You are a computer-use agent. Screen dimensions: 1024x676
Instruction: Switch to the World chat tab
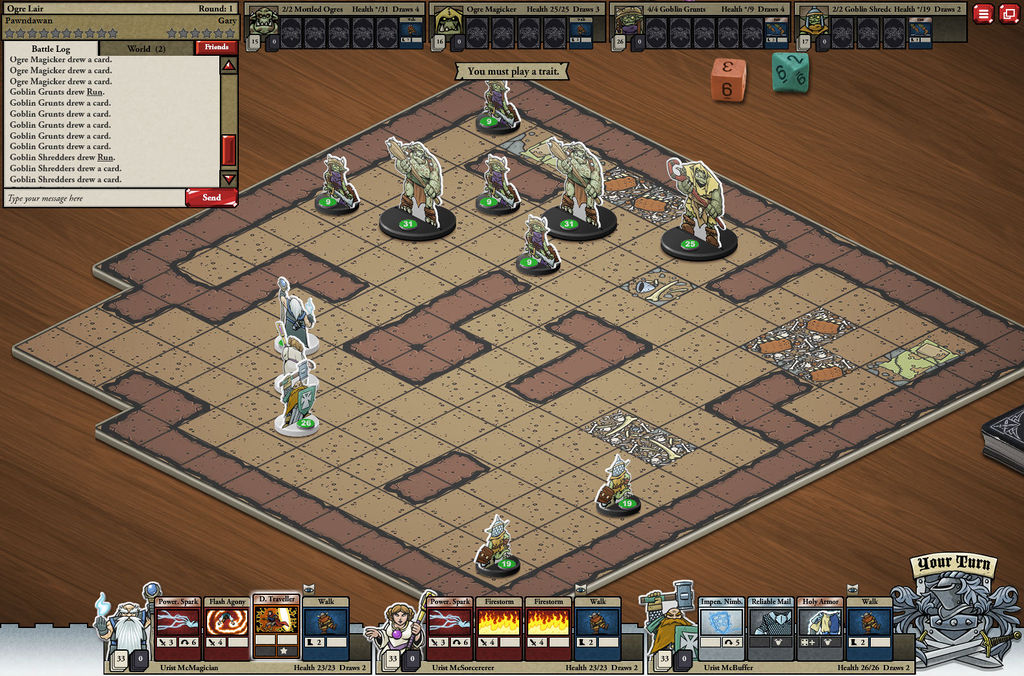(146, 48)
